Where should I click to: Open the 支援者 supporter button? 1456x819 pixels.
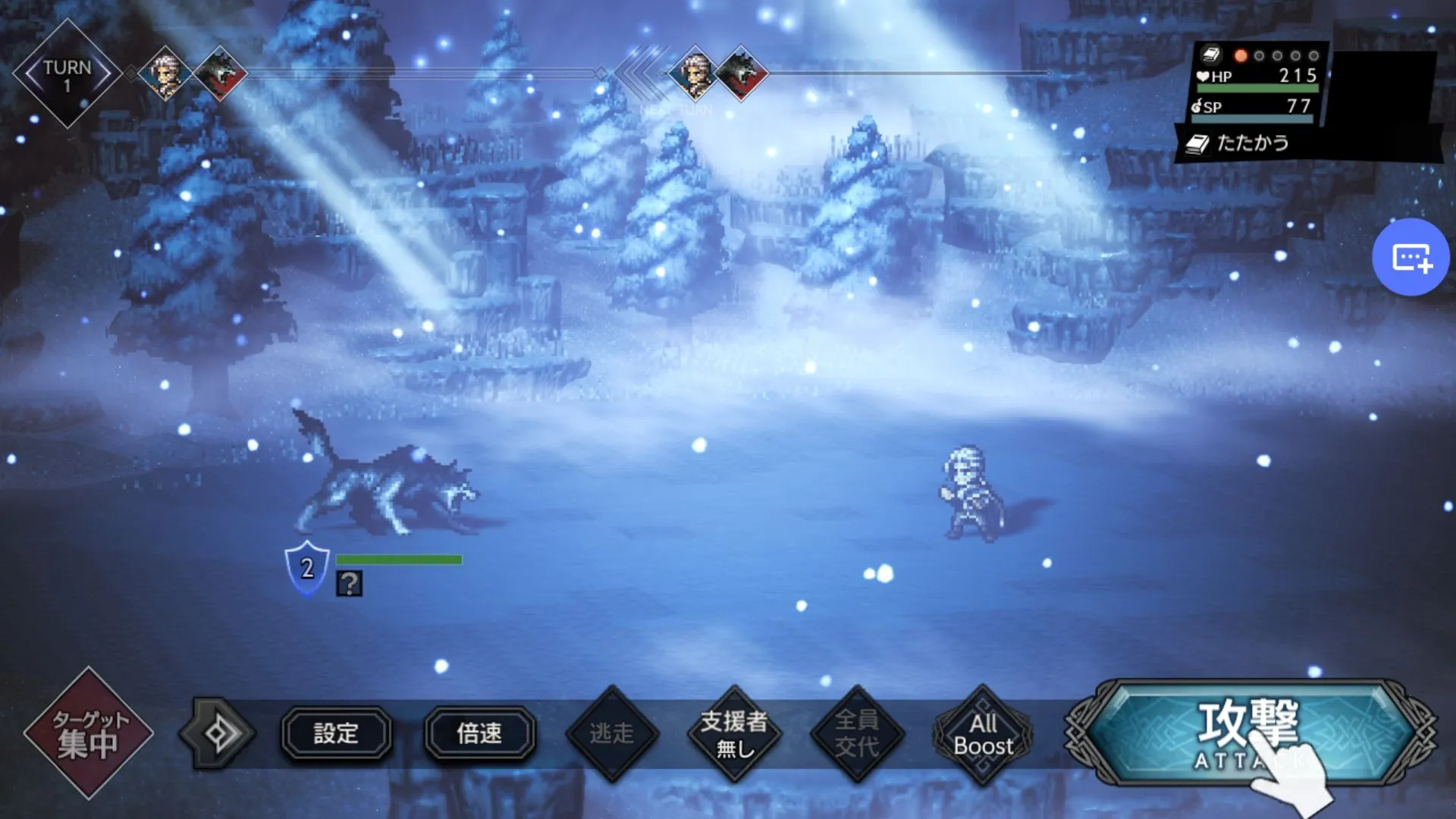pyautogui.click(x=734, y=734)
